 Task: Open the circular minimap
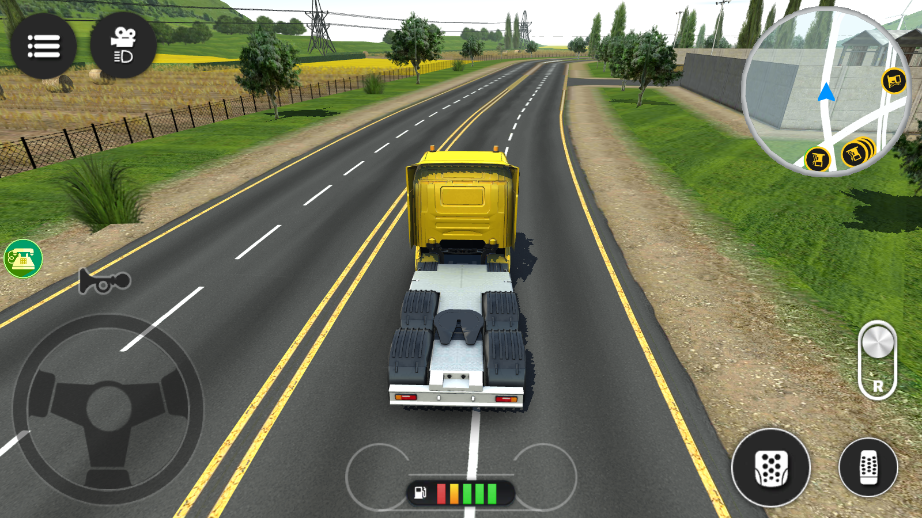click(825, 90)
